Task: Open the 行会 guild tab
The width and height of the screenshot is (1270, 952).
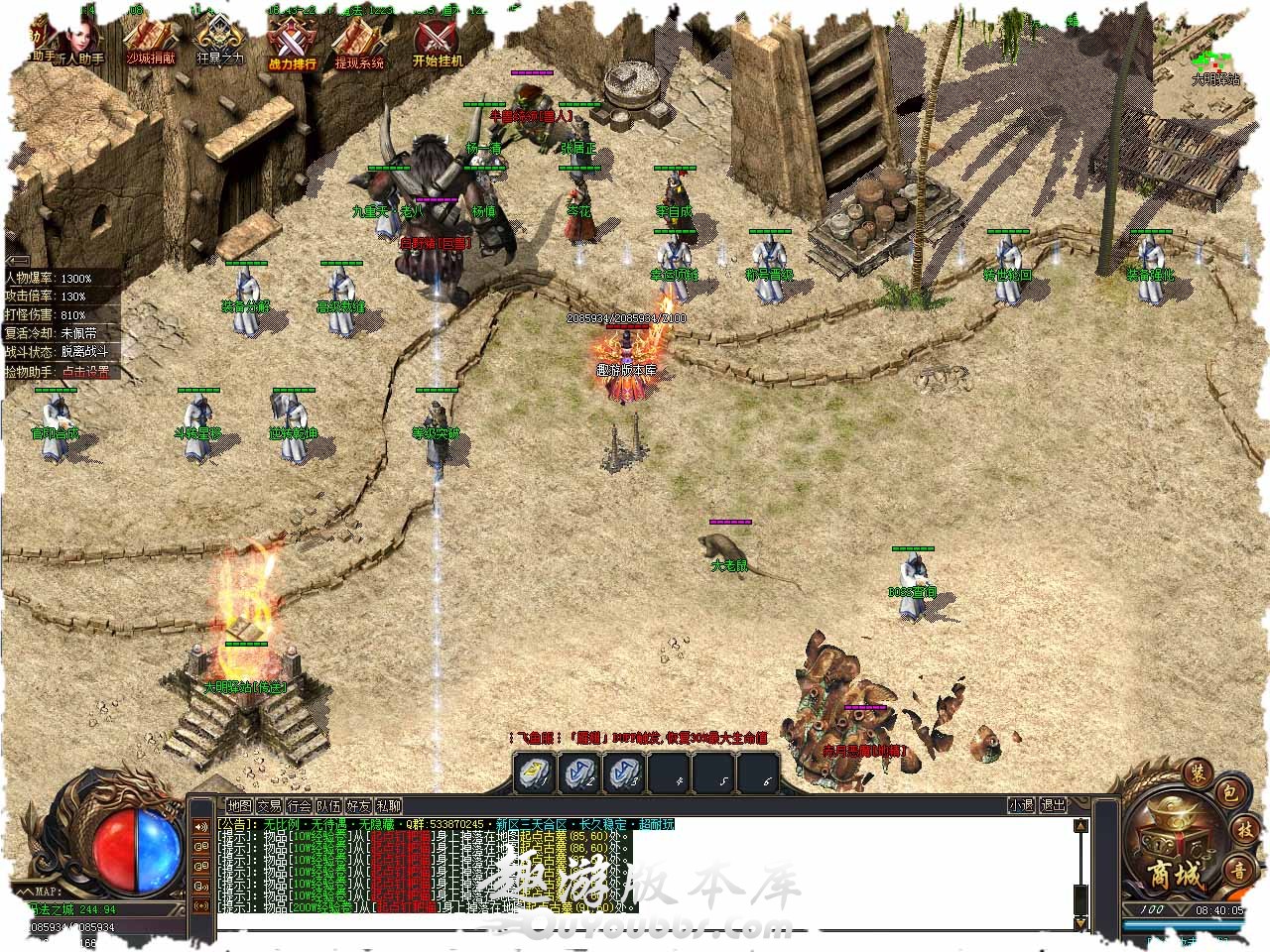Action: click(x=299, y=806)
